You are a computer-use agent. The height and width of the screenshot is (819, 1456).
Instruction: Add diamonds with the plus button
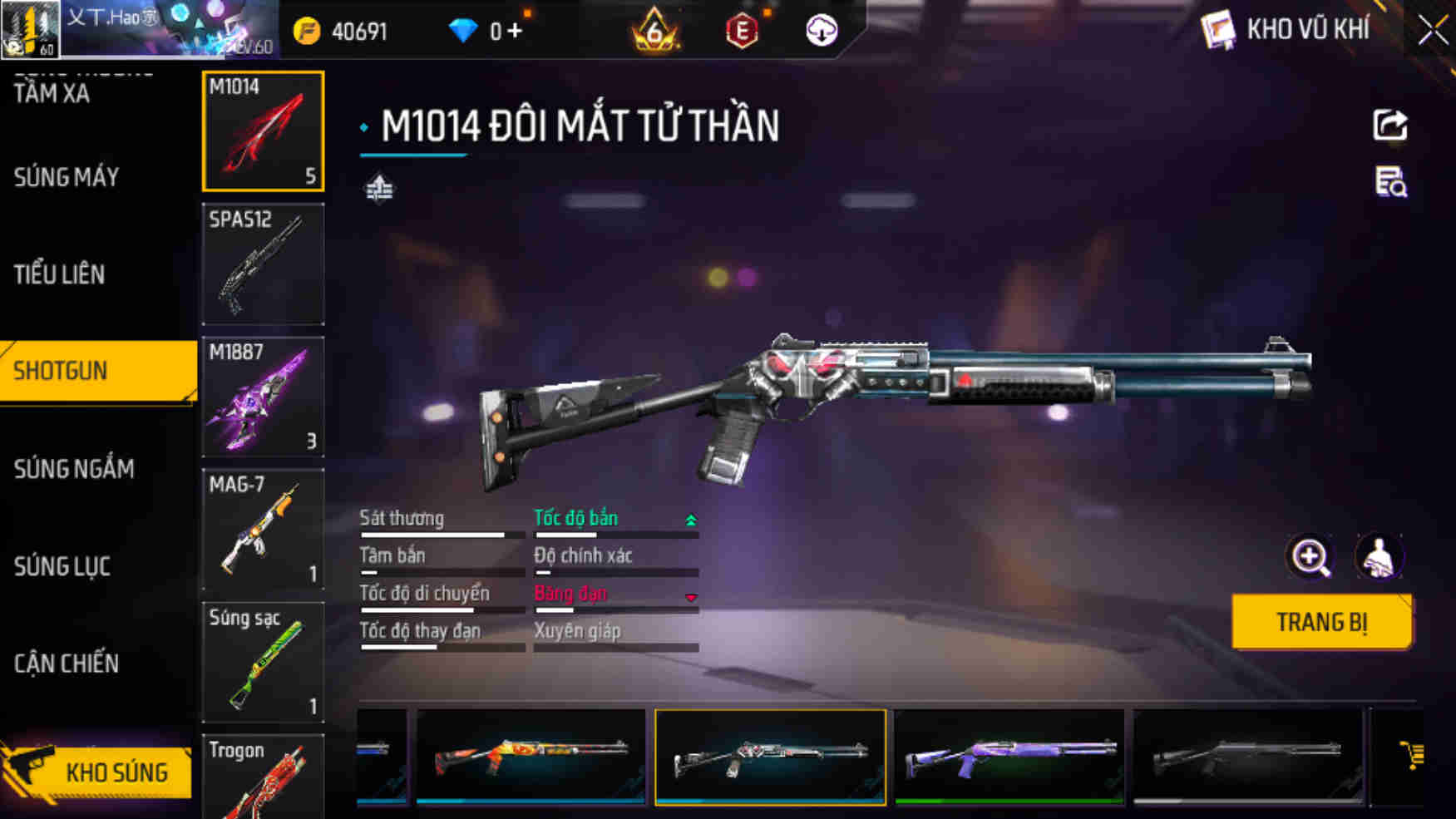[x=515, y=32]
